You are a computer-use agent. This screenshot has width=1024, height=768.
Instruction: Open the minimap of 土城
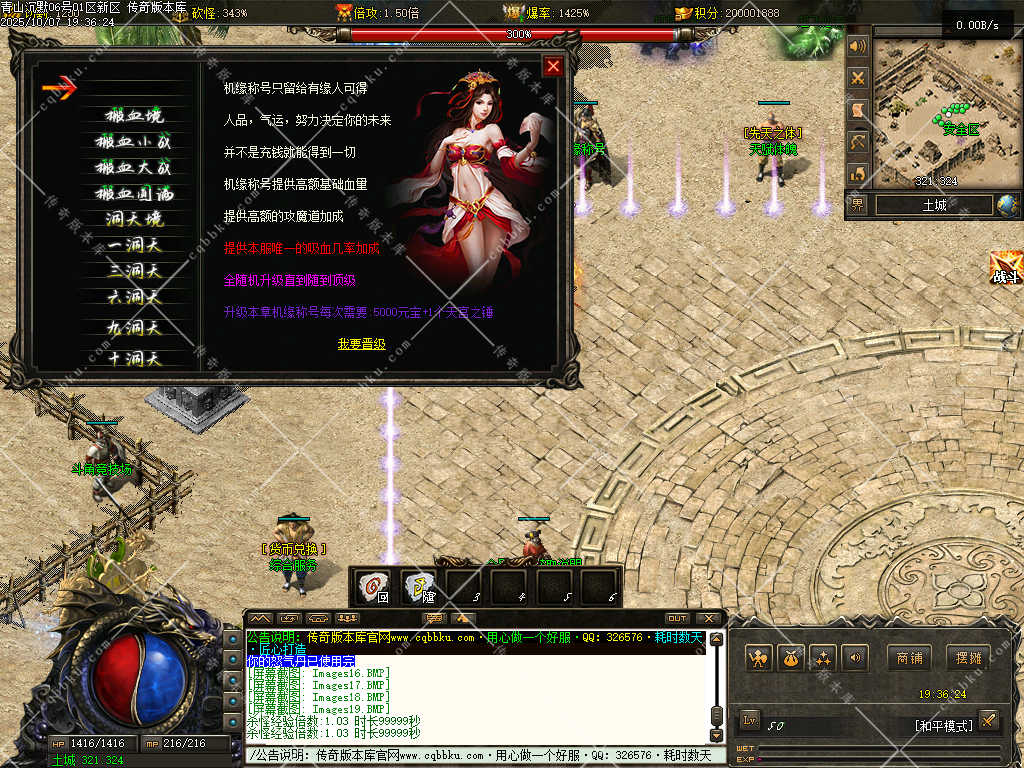pyautogui.click(x=935, y=112)
